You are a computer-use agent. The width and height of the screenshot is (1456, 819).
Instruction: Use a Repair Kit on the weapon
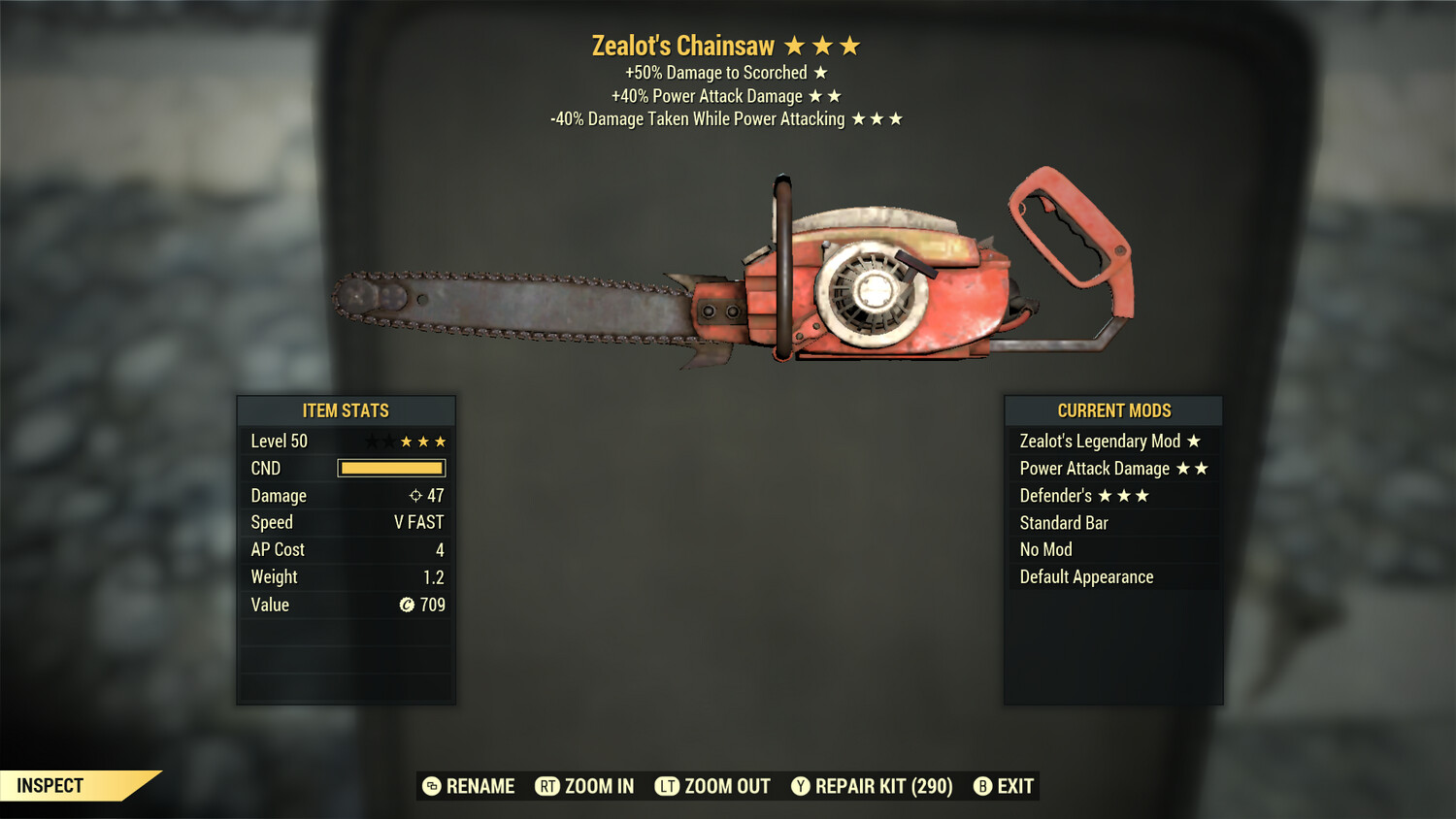pyautogui.click(x=872, y=786)
